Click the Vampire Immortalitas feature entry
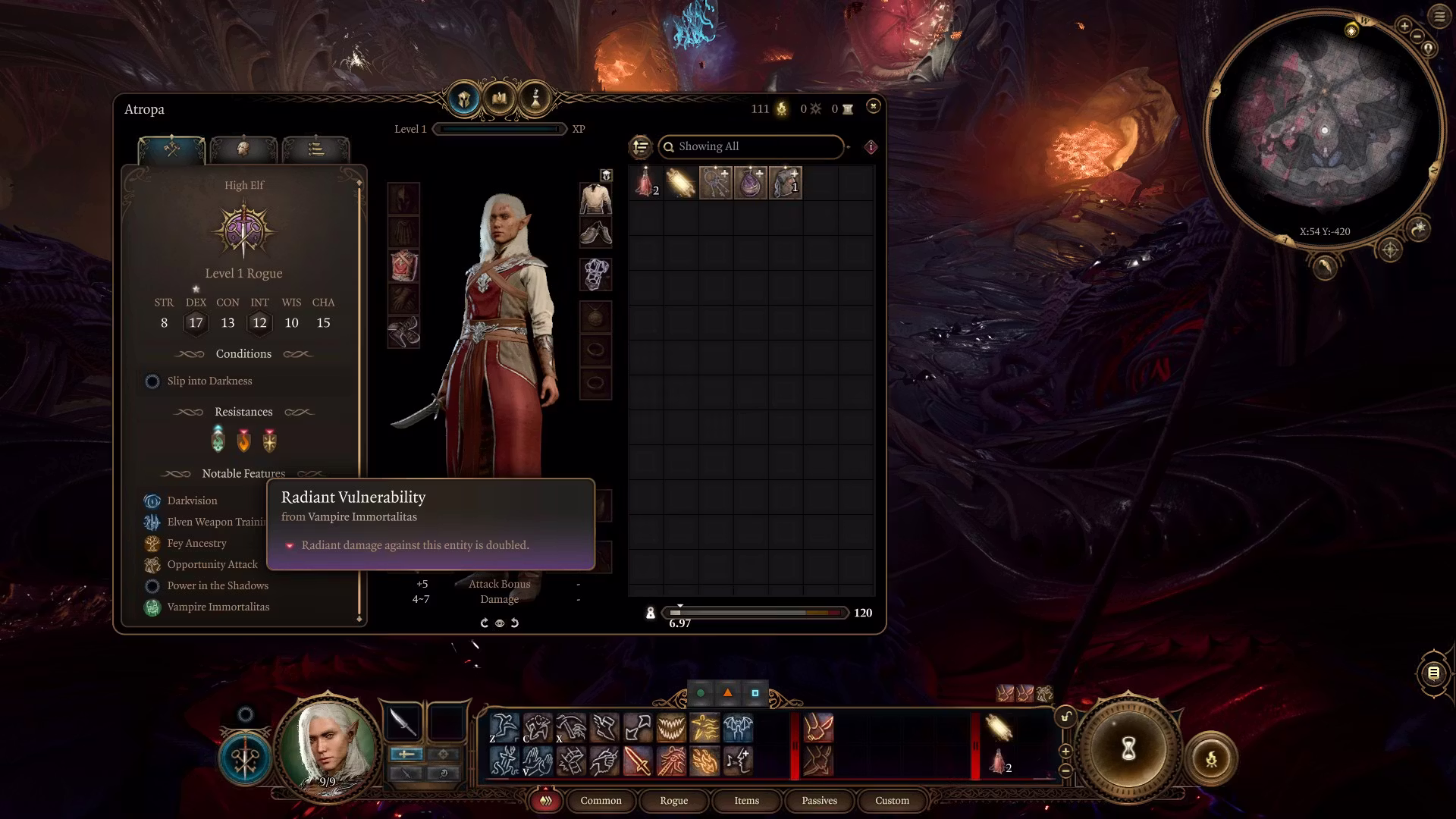Screen dimensions: 1456x819 [x=218, y=607]
